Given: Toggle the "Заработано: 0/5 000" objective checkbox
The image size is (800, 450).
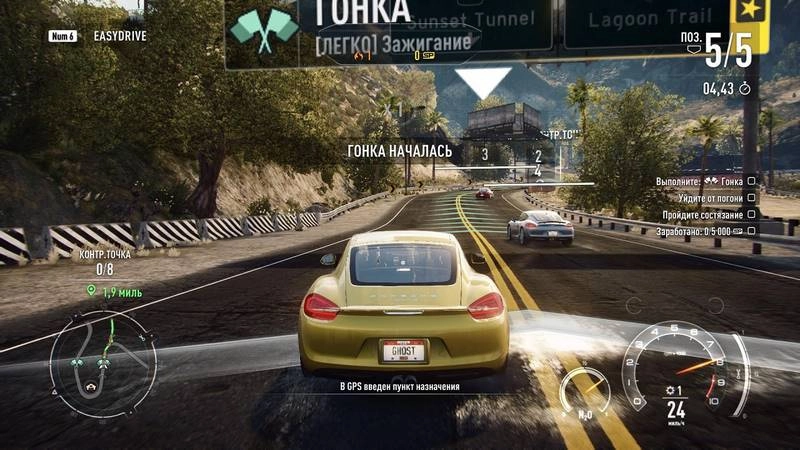Looking at the screenshot, I should (752, 230).
